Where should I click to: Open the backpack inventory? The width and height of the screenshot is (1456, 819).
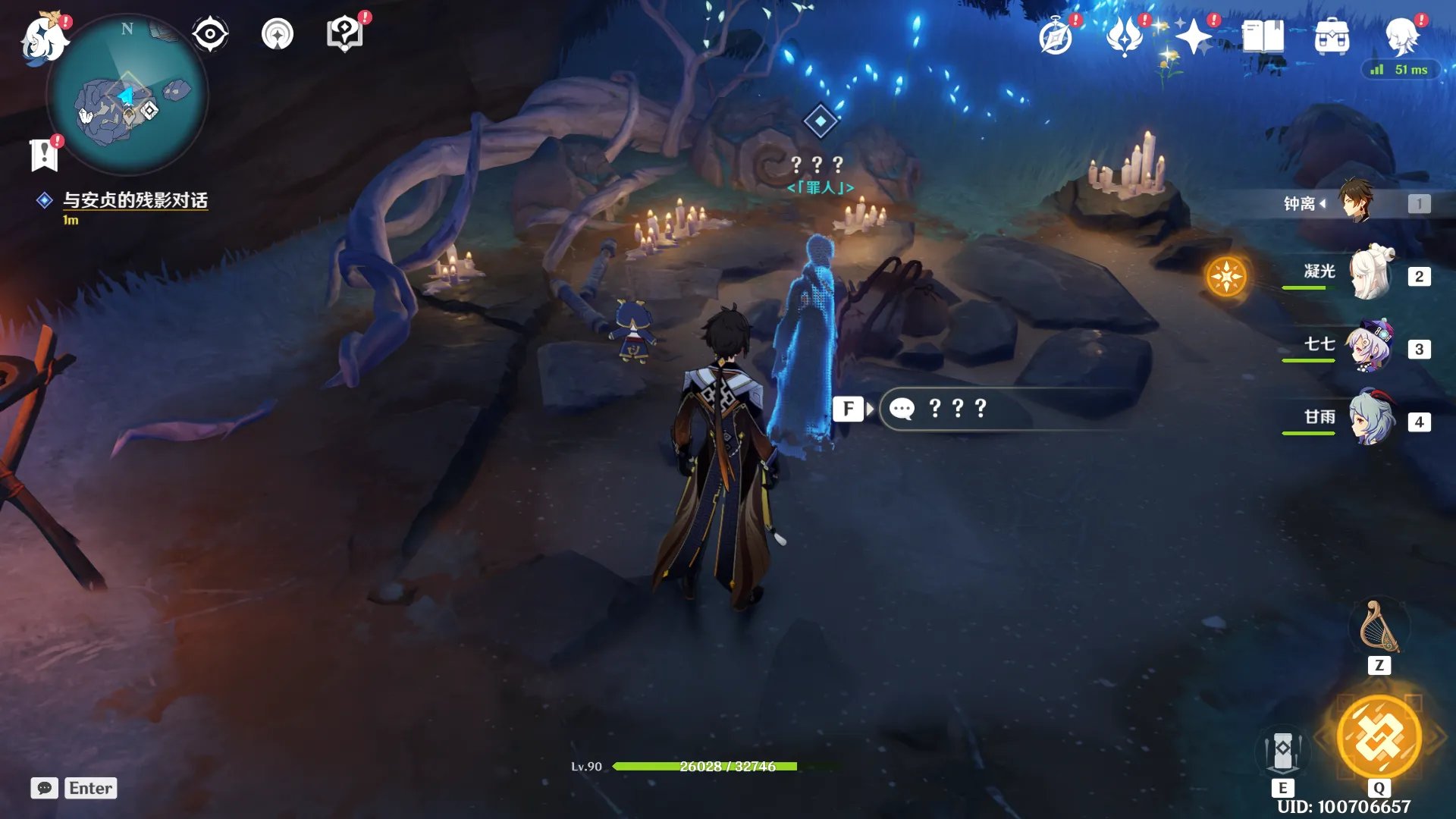tap(1332, 37)
